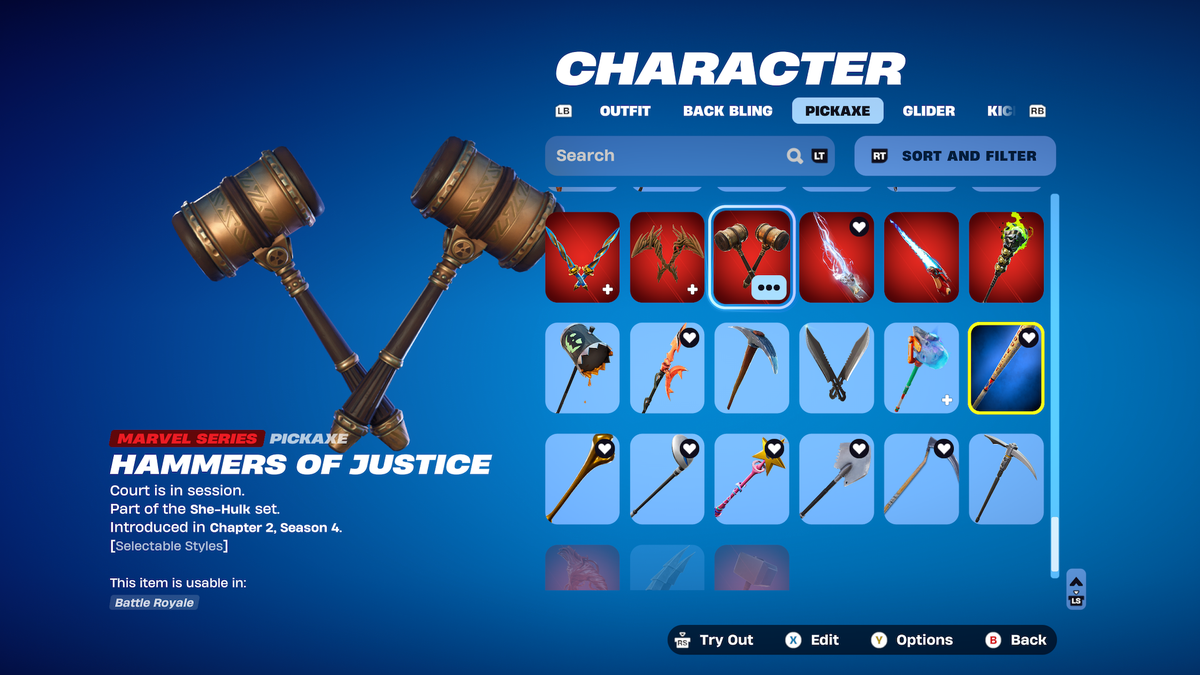The image size is (1200, 675).
Task: Click the Selectable Styles link
Action: point(169,546)
